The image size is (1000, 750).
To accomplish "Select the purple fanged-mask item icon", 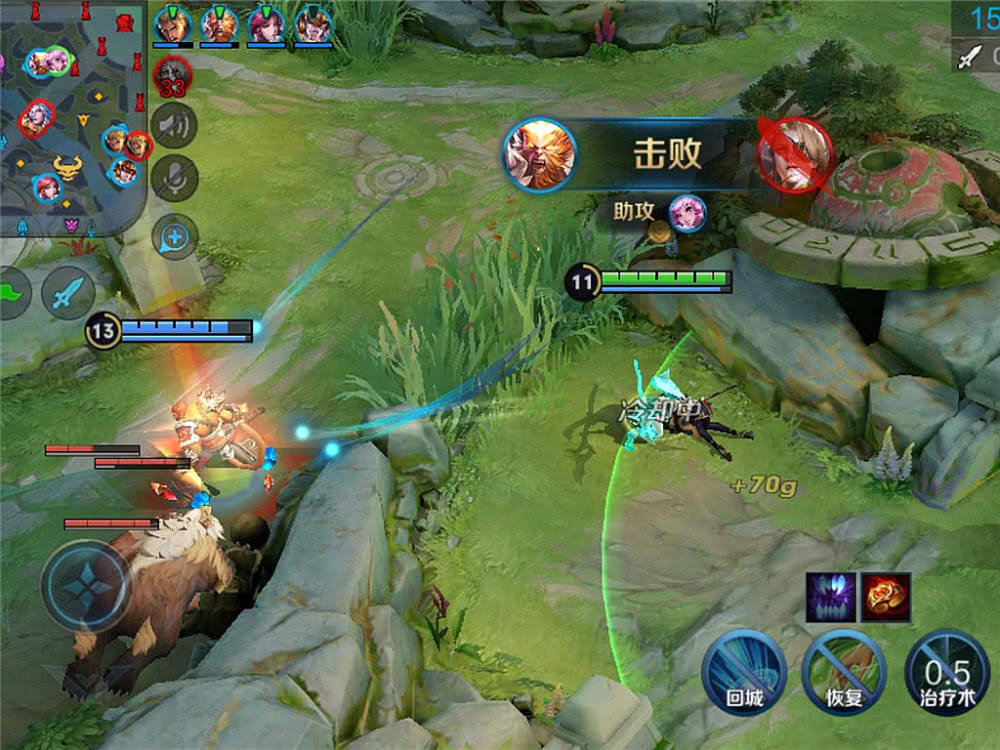I will (x=830, y=597).
